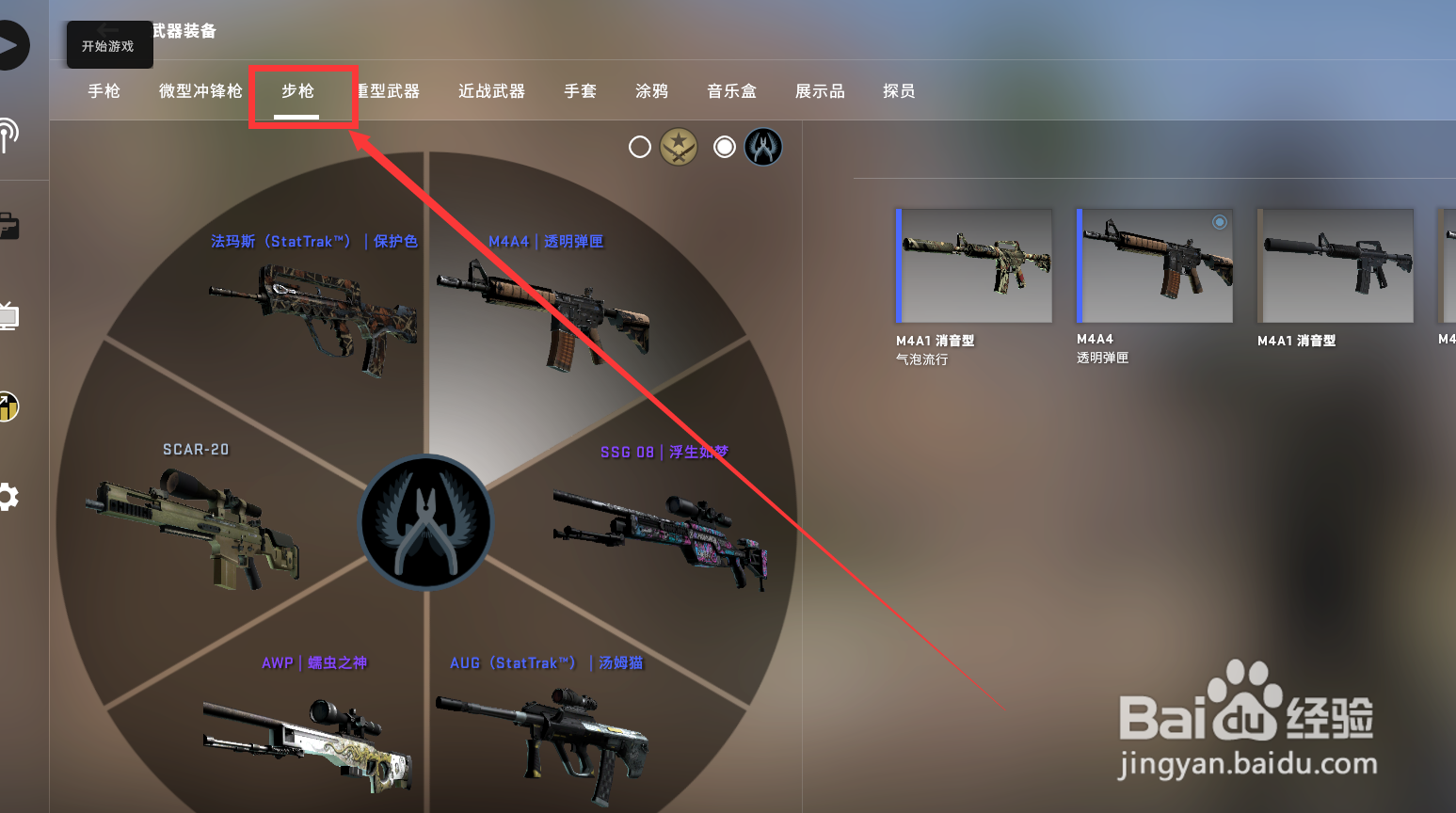This screenshot has height=813, width=1456.
Task: Click the CT faction pliers emblem icon
Action: (762, 147)
